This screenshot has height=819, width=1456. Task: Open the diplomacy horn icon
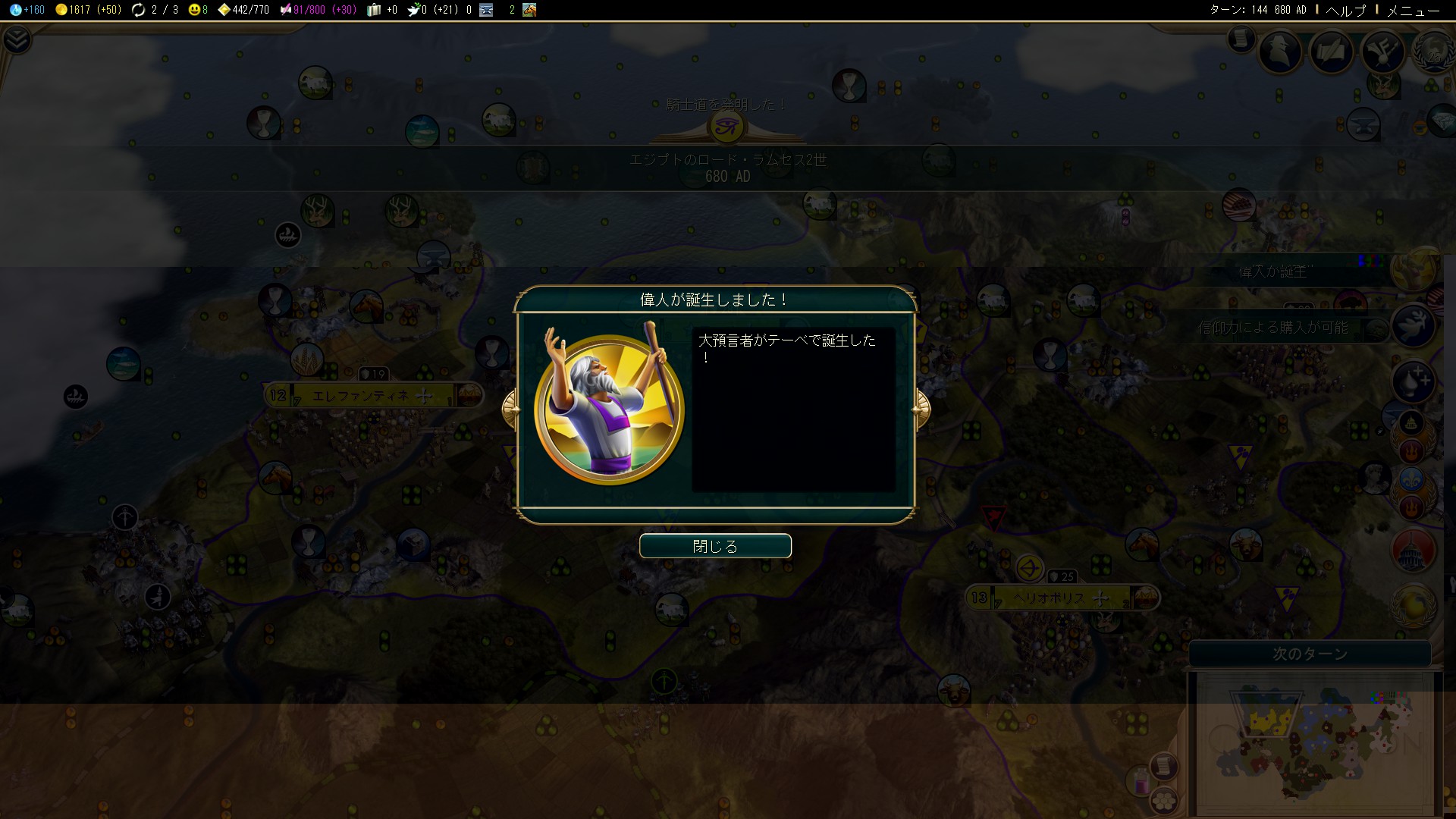coord(1382,51)
